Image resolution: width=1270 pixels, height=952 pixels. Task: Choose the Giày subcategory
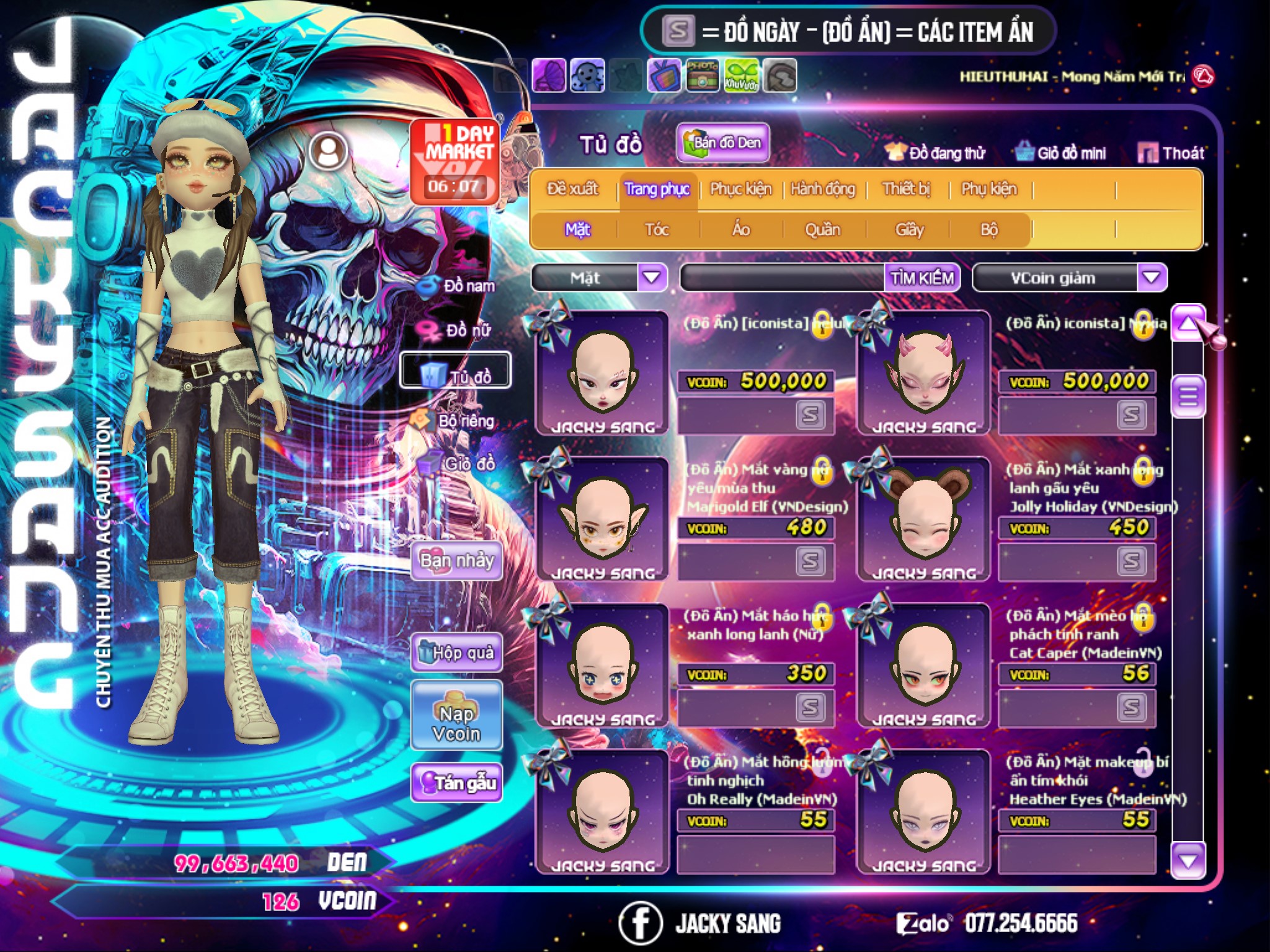[x=909, y=230]
